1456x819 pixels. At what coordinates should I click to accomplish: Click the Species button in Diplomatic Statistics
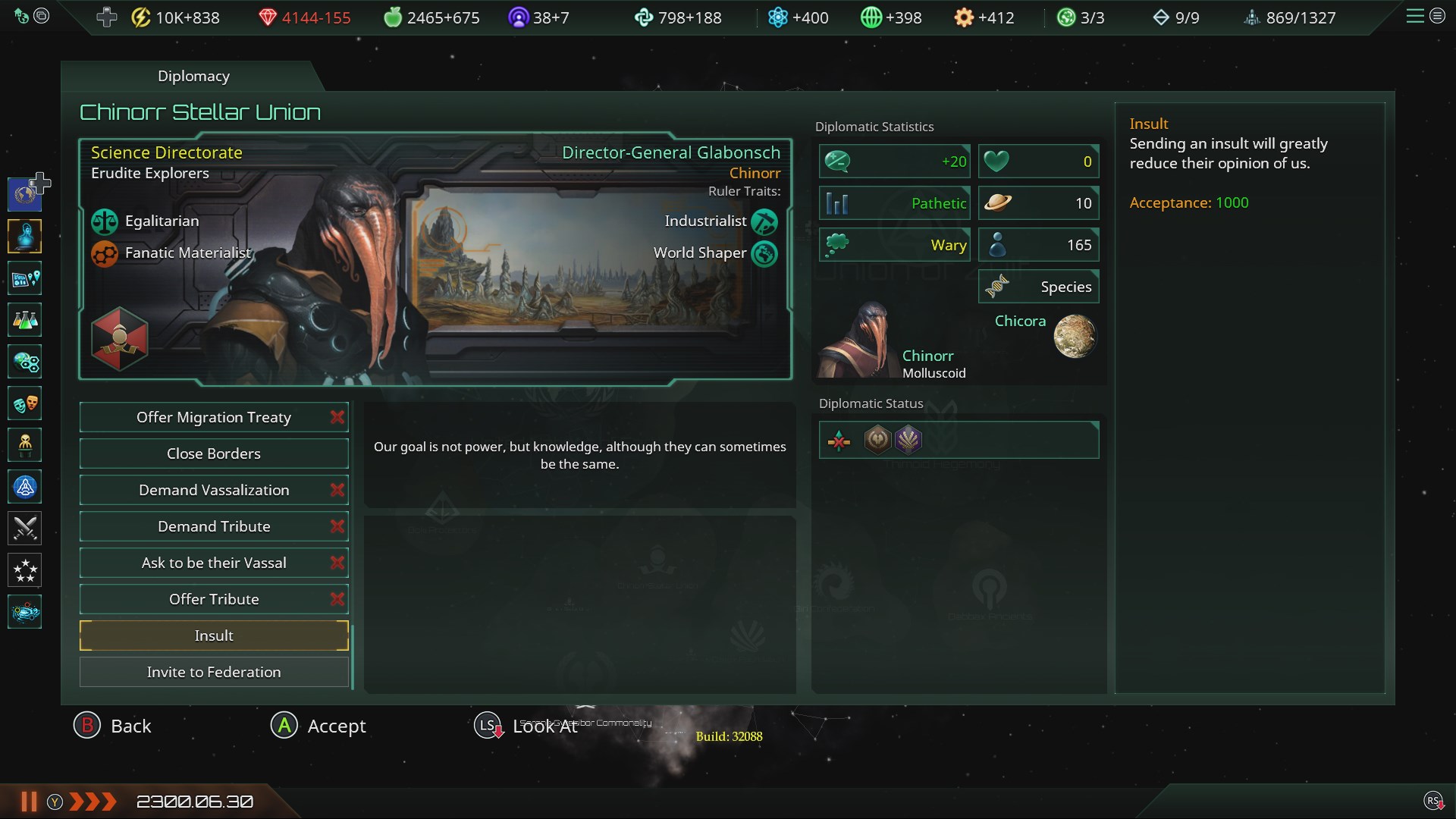1039,286
